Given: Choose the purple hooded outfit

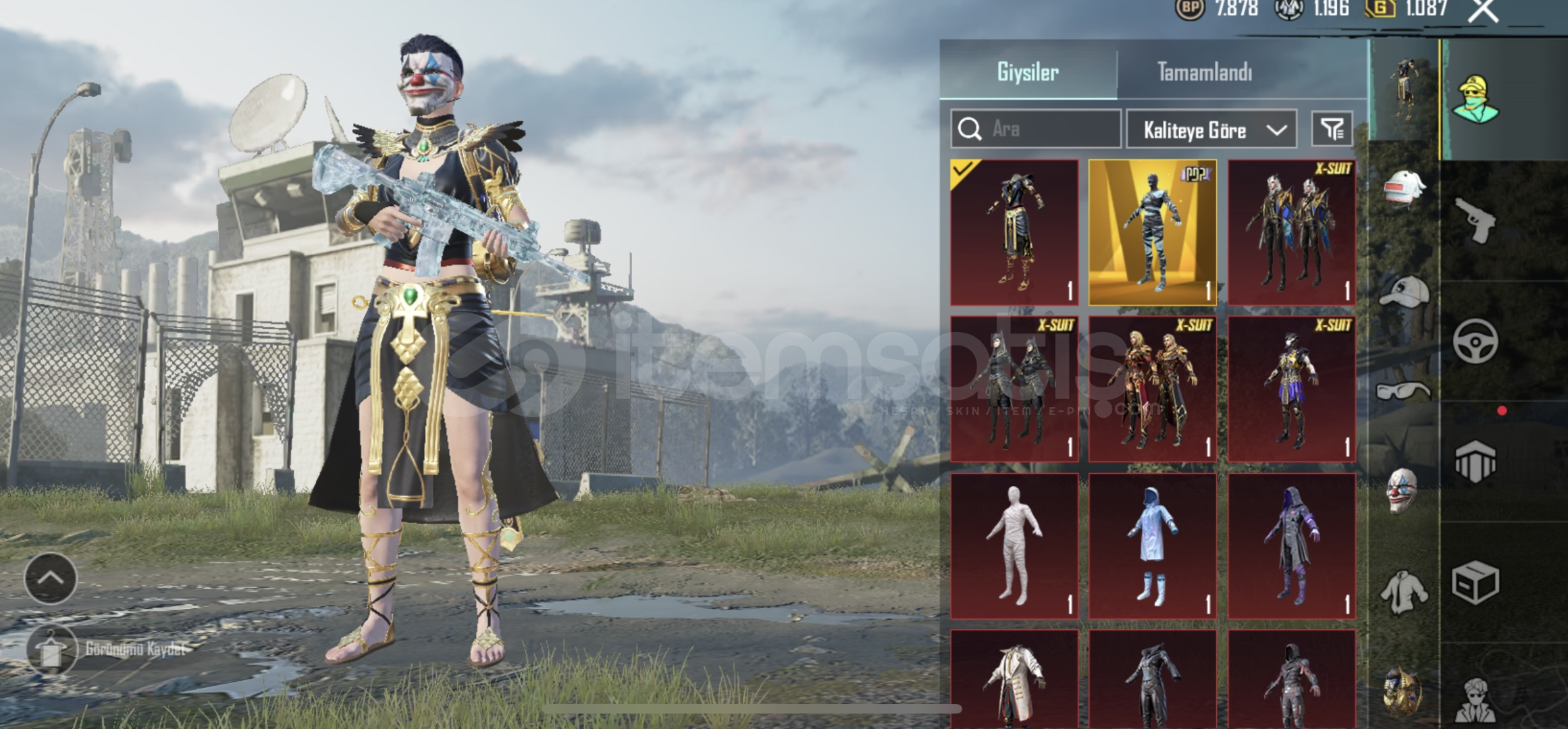Looking at the screenshot, I should coord(1291,546).
